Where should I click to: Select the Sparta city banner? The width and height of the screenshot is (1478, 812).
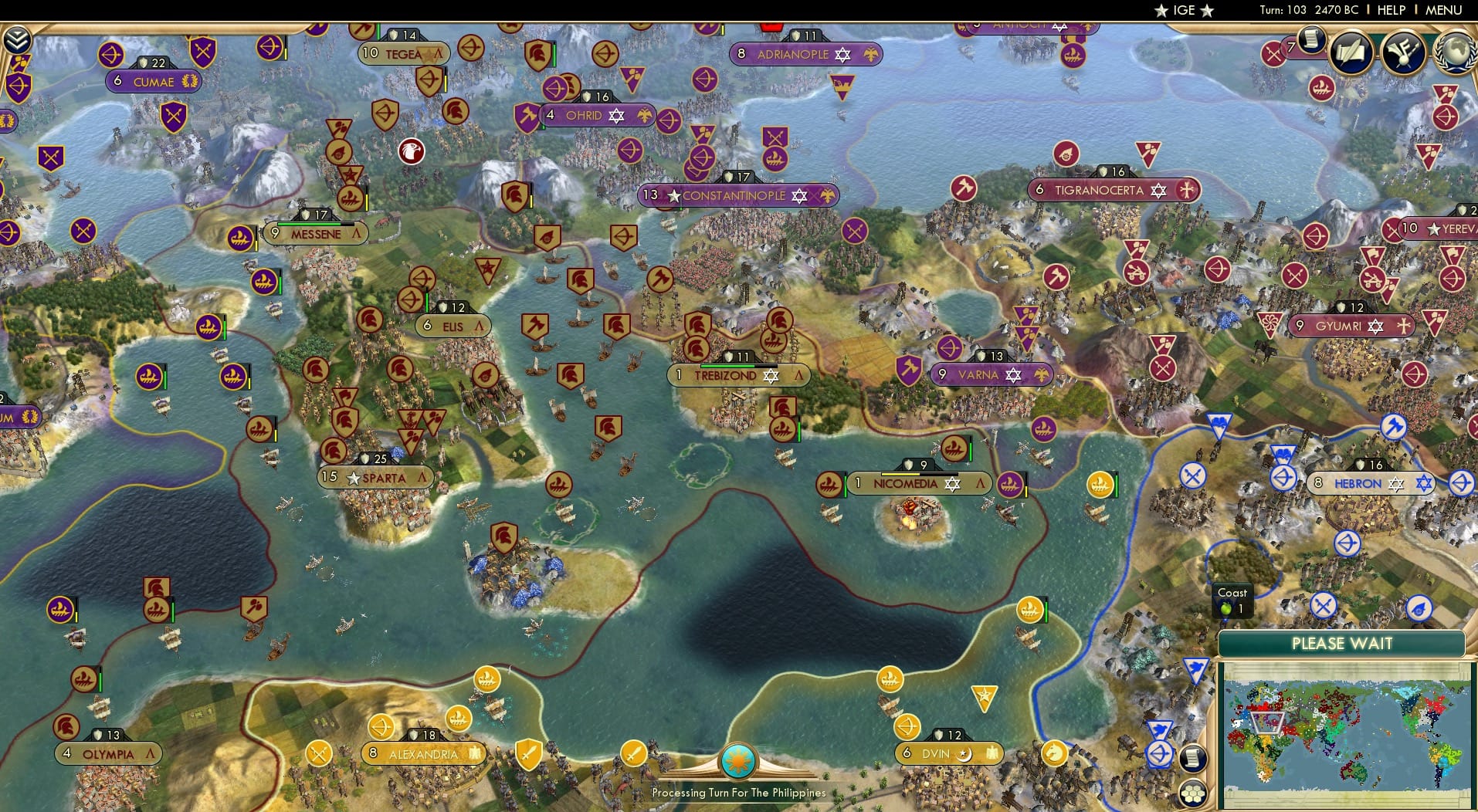point(378,478)
